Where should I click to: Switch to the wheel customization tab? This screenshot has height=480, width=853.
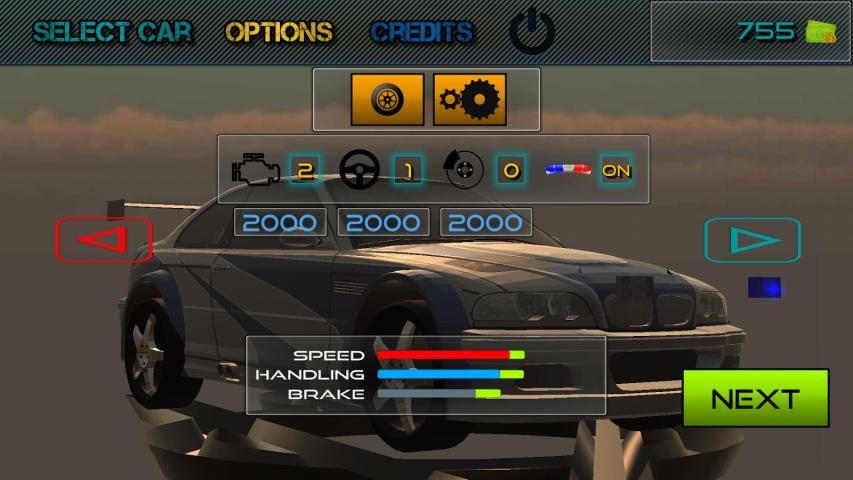click(x=387, y=100)
